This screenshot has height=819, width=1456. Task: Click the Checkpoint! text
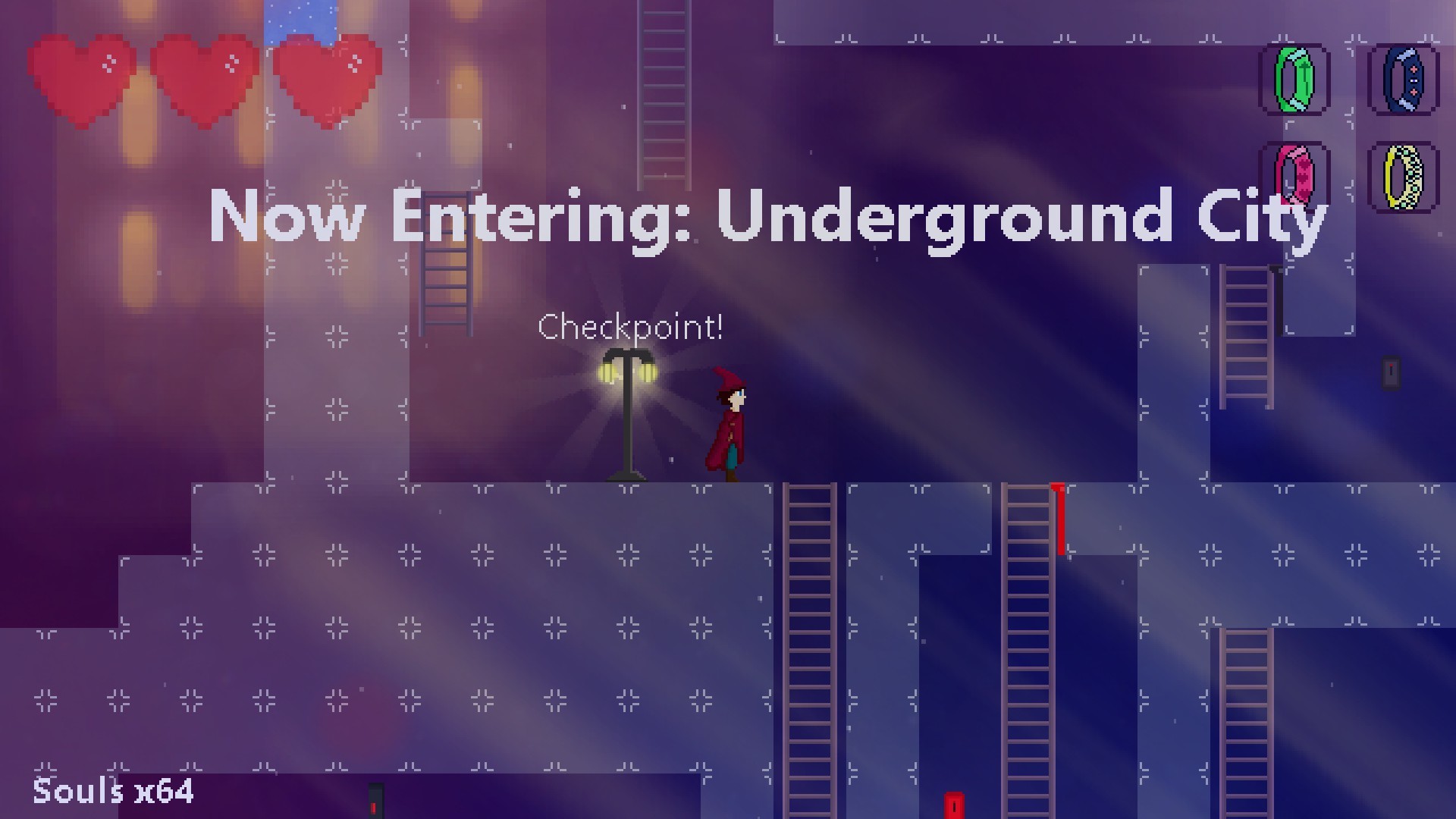pyautogui.click(x=630, y=328)
